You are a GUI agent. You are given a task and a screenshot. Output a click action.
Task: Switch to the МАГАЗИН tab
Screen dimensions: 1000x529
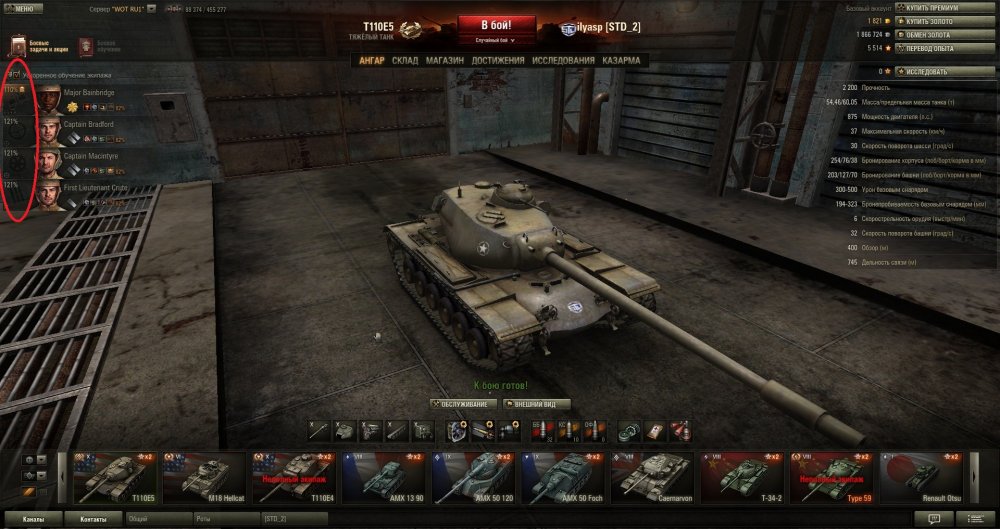coord(445,61)
